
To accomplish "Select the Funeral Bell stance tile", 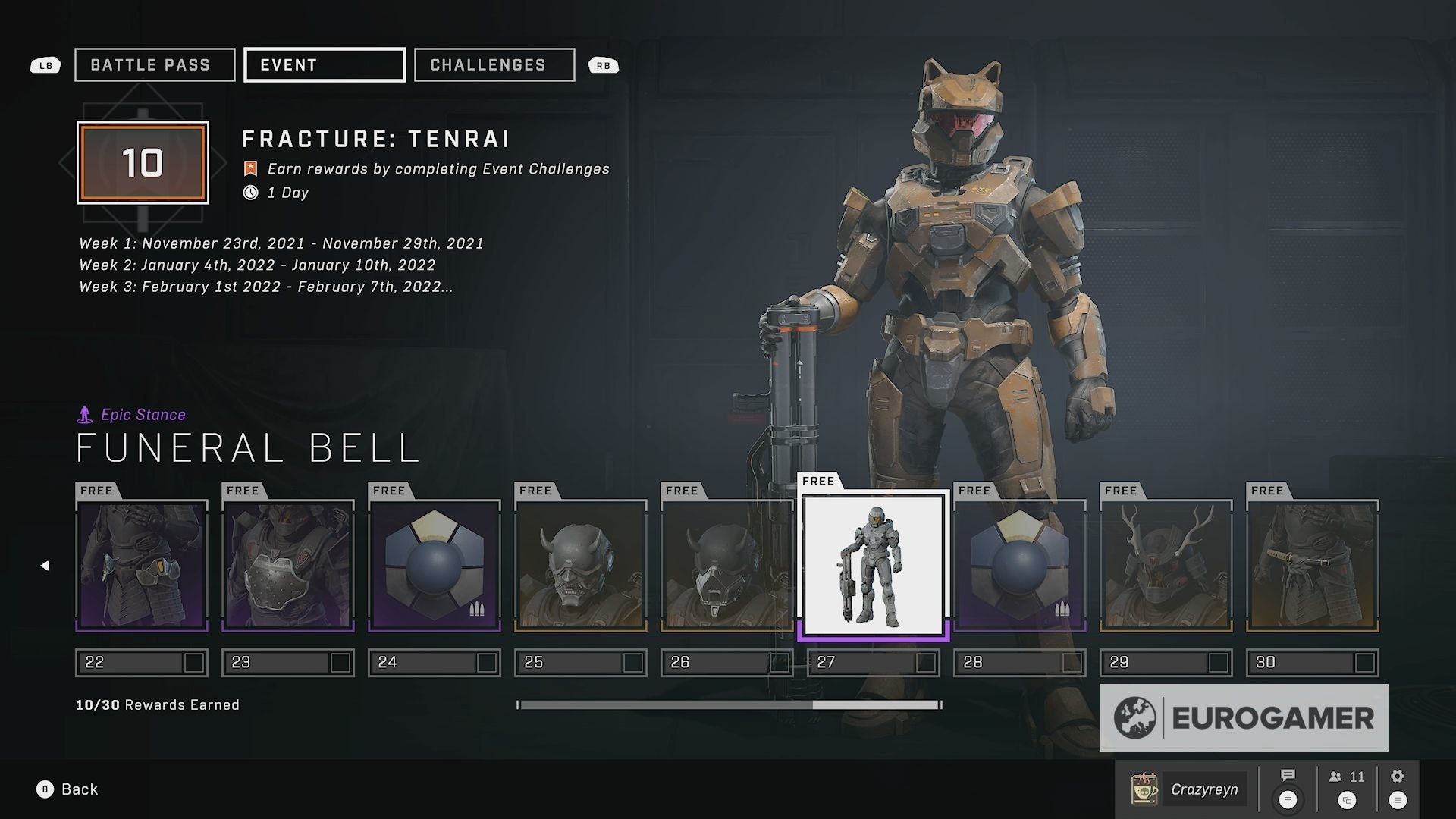I will click(874, 566).
